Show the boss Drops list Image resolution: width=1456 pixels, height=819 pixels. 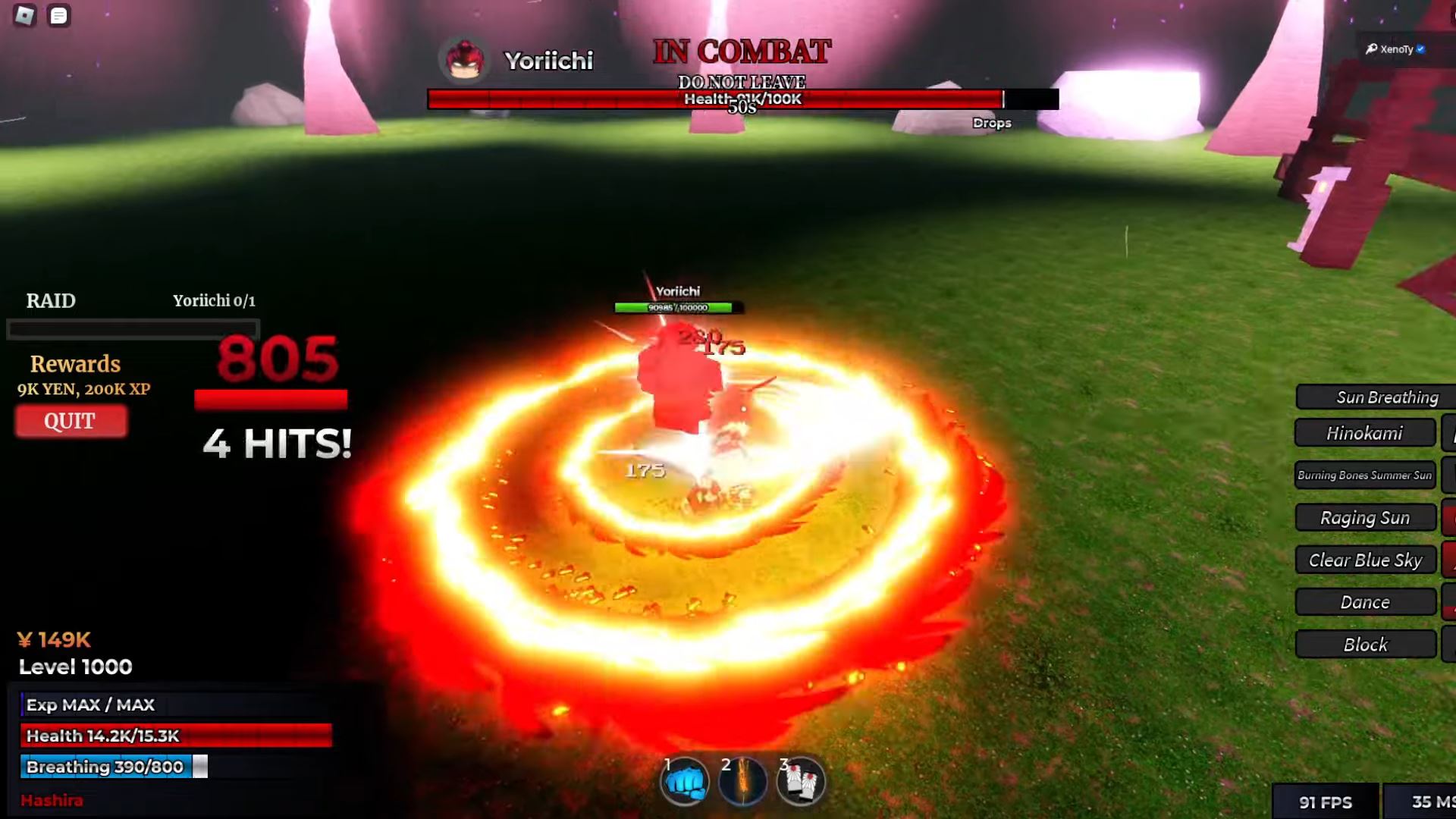(991, 123)
